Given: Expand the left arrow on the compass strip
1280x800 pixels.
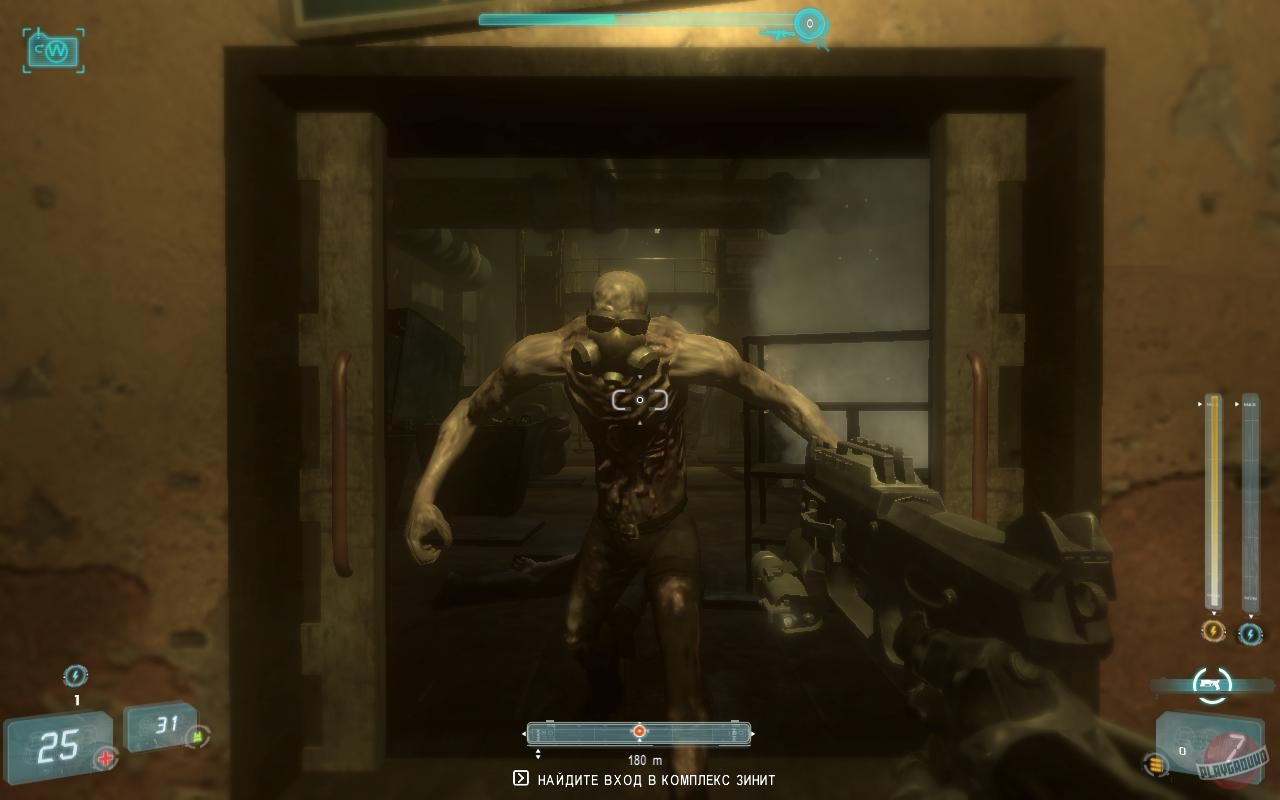Looking at the screenshot, I should click(525, 733).
